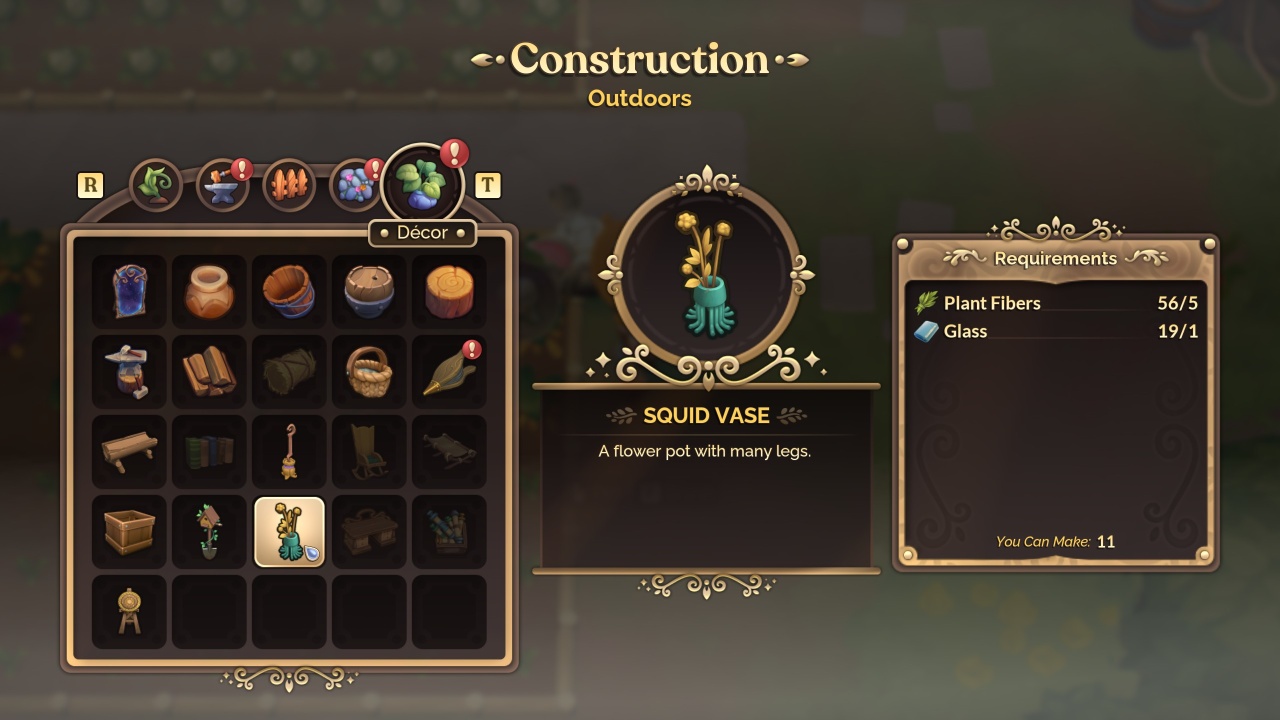Select the wooden bucket item
Viewport: 1280px width, 720px height.
tap(288, 290)
